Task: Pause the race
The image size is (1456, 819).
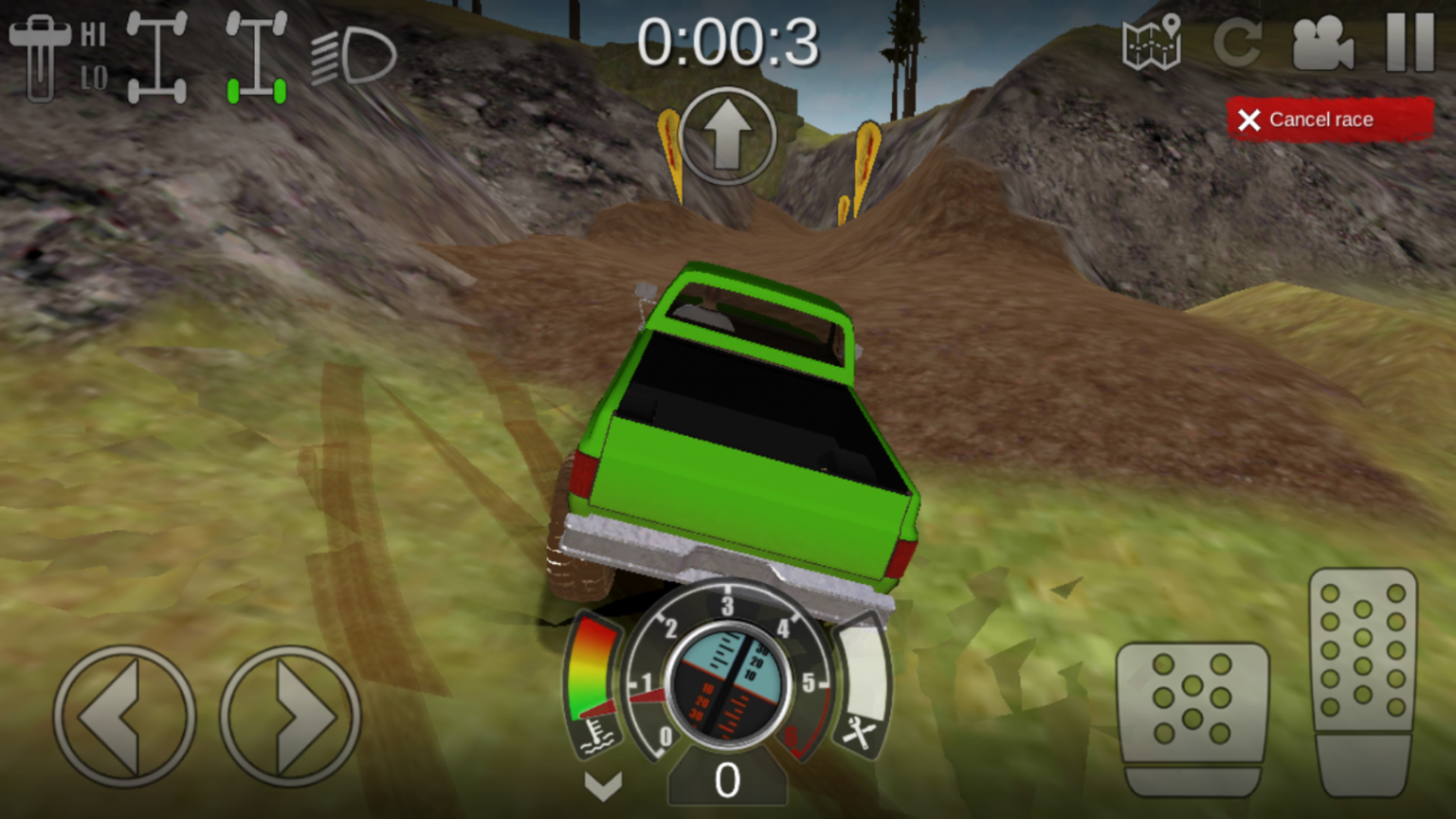Action: coord(1410,45)
